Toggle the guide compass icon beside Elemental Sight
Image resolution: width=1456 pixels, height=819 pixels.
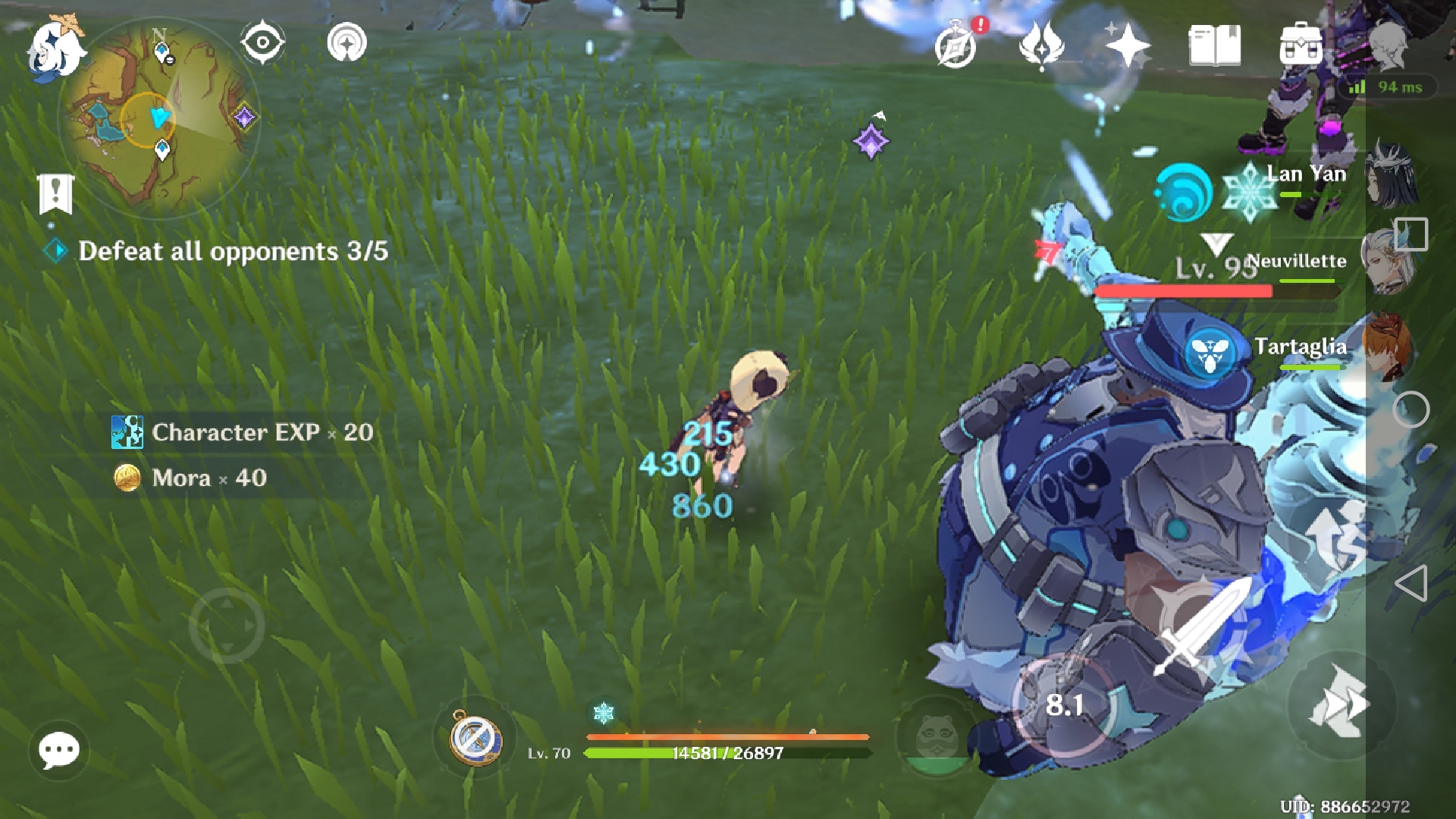347,43
